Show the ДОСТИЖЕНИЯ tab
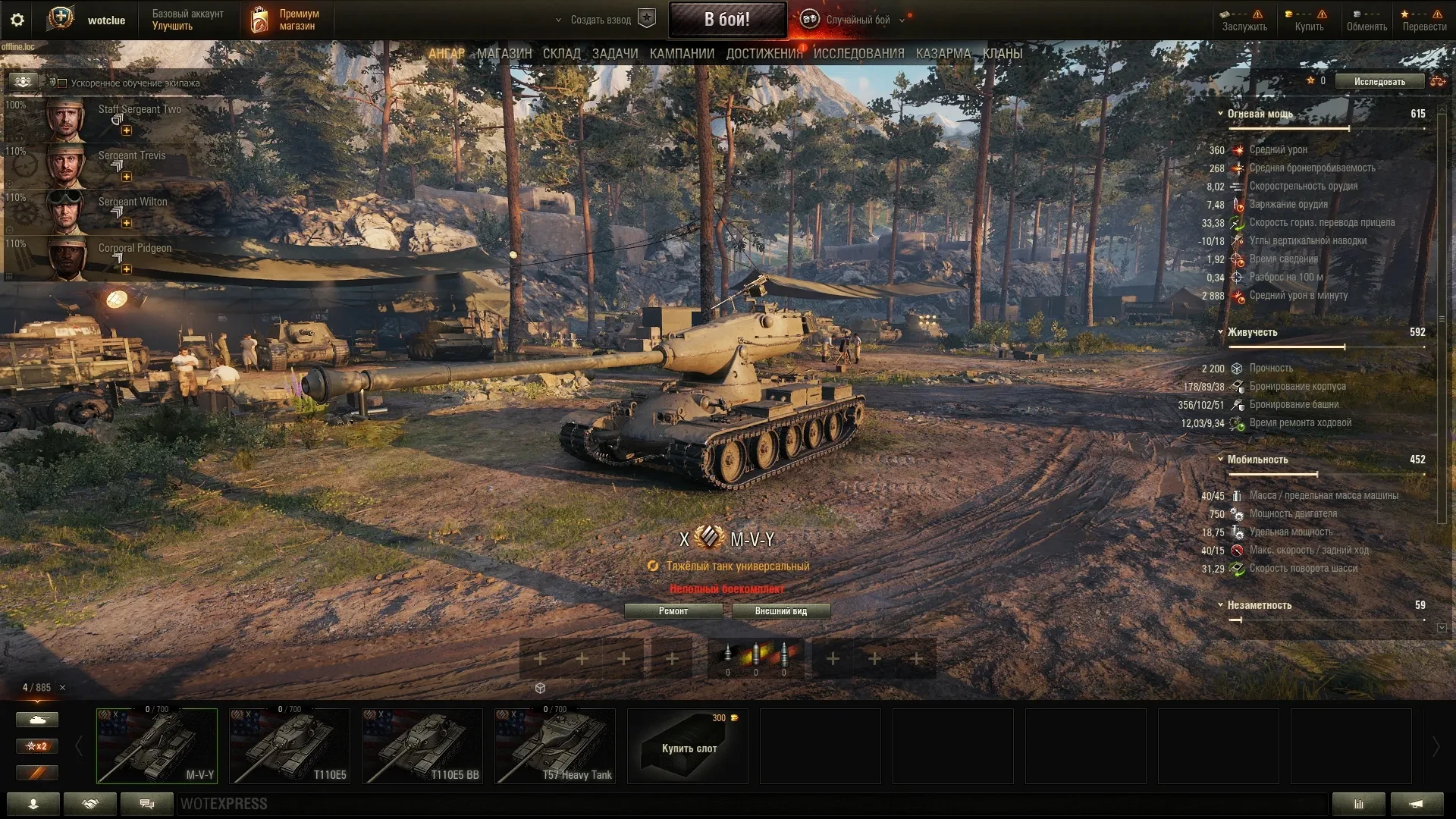 click(764, 54)
